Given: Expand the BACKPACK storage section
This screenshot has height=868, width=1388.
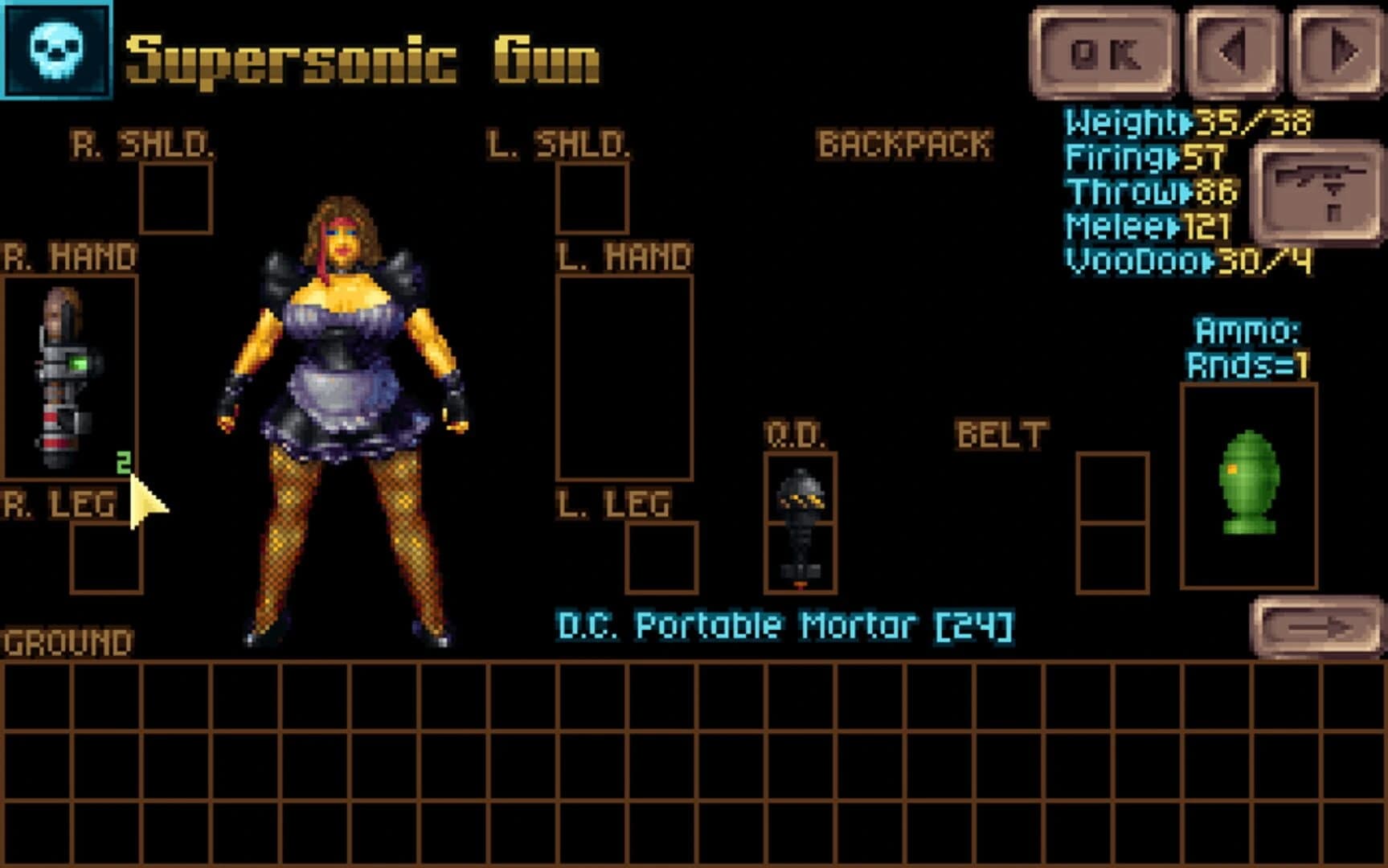Looking at the screenshot, I should pos(904,145).
